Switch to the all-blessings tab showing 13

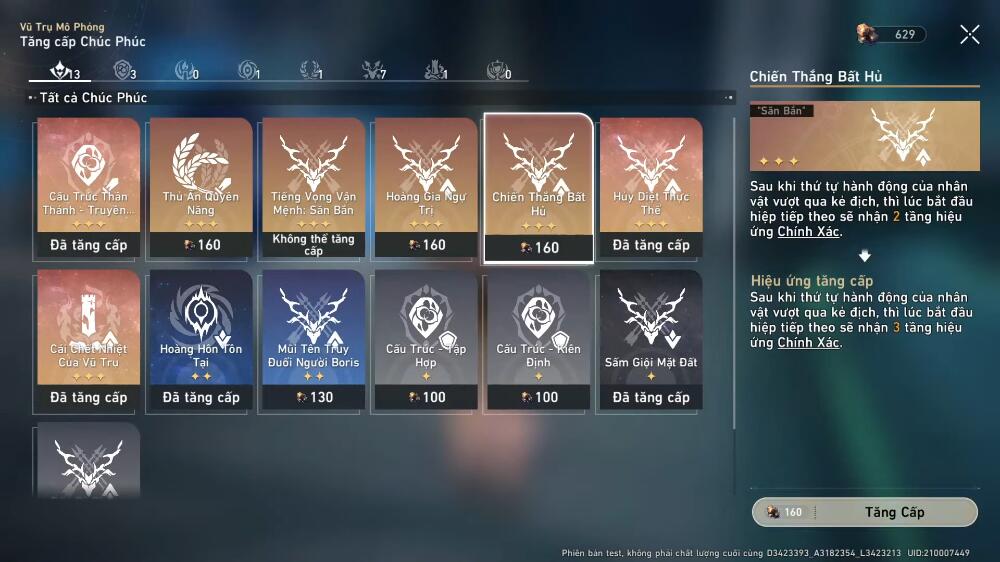(x=64, y=71)
